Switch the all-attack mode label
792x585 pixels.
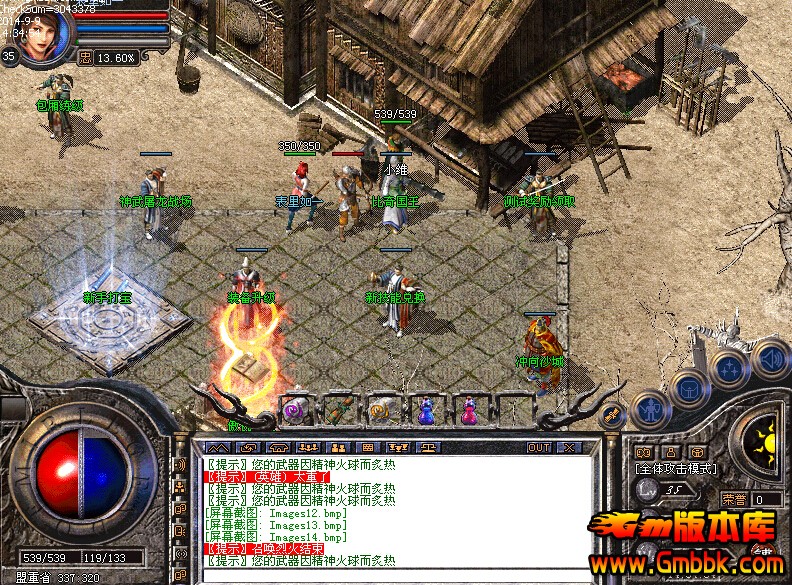[x=673, y=468]
